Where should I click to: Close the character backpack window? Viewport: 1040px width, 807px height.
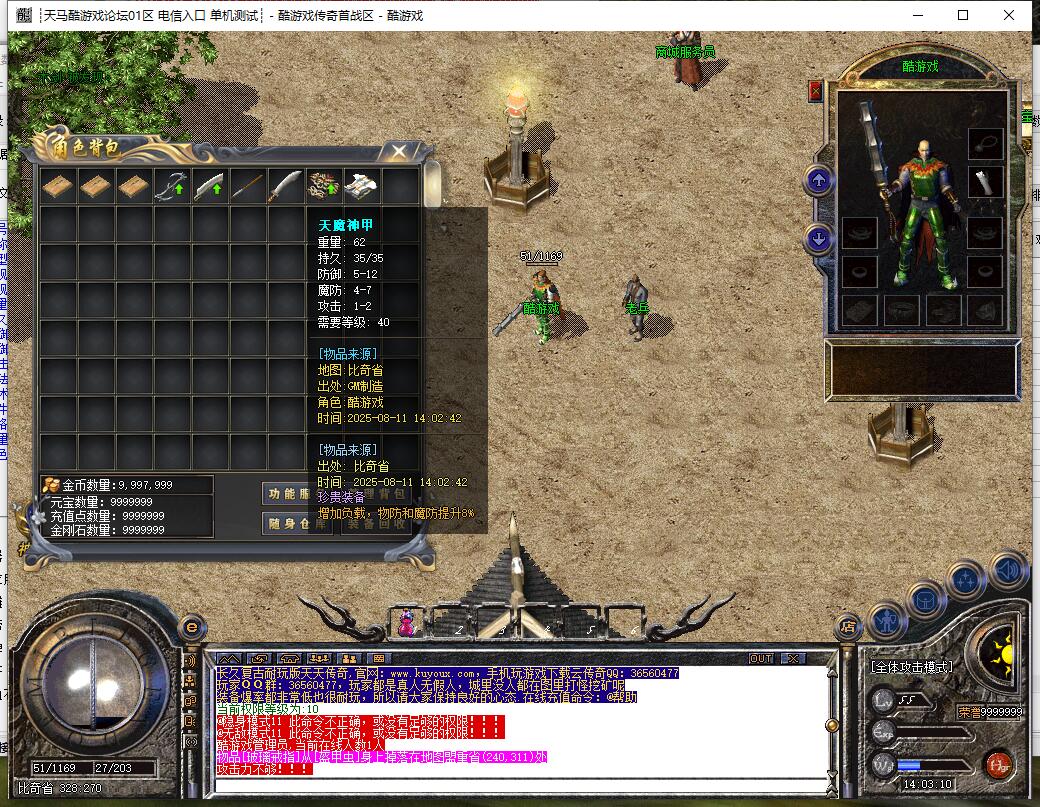point(399,152)
